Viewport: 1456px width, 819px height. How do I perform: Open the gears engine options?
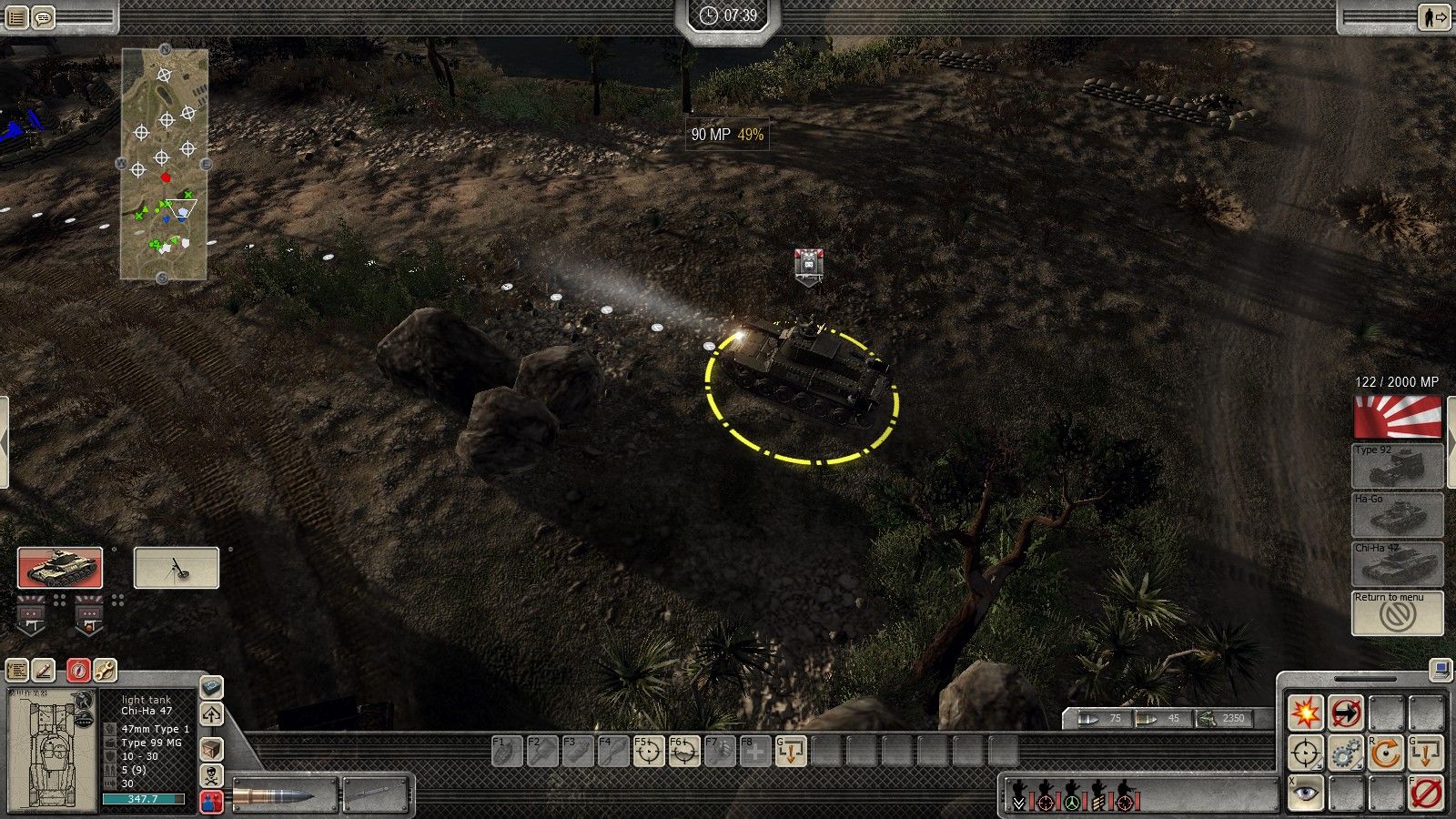coord(1345,753)
